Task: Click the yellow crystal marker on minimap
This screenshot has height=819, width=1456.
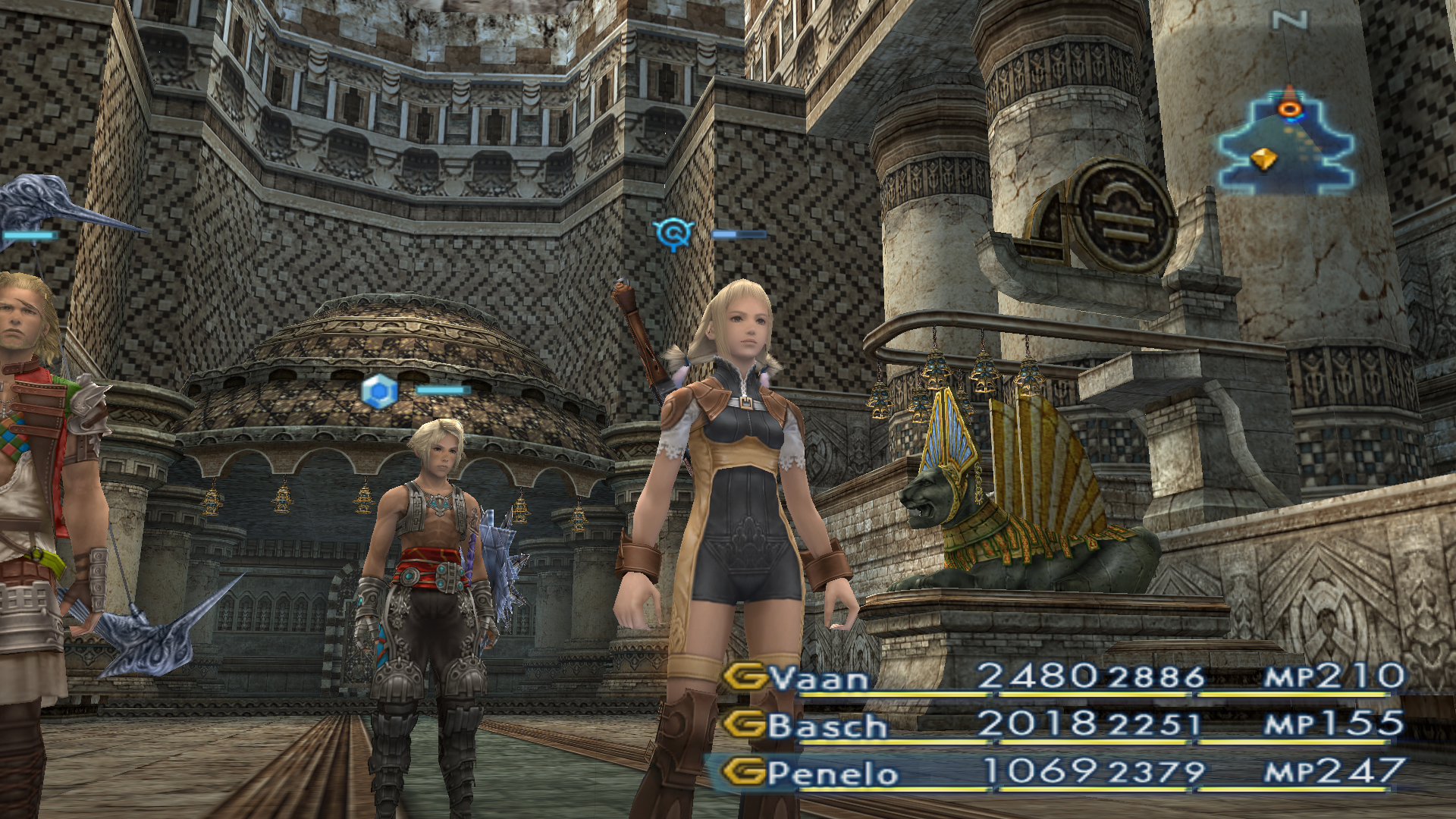Action: coord(1263,159)
